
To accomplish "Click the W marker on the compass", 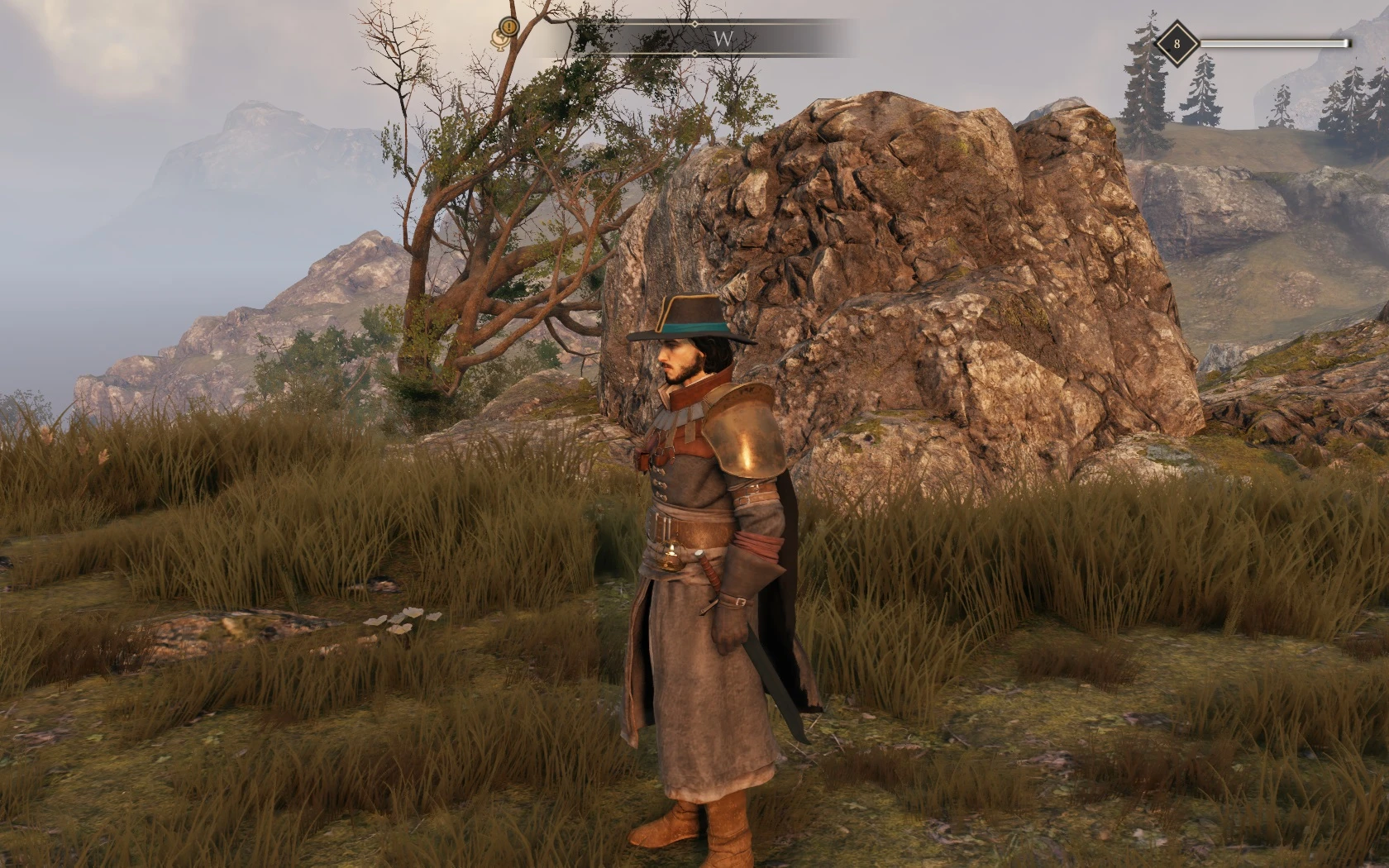I will [723, 36].
